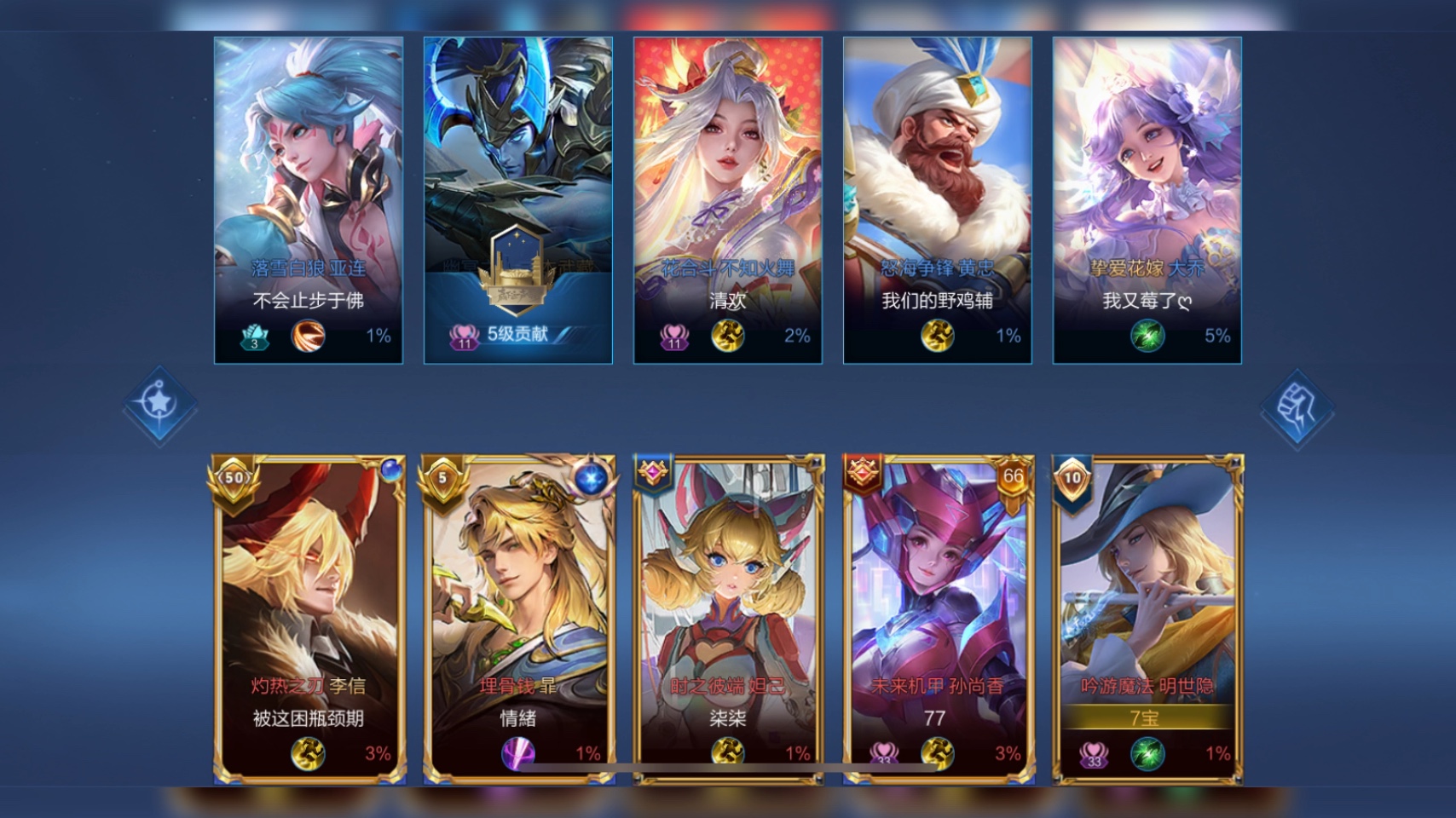
Task: Pick the 挚爱花嫁 大乔 player card
Action: [x=1147, y=200]
